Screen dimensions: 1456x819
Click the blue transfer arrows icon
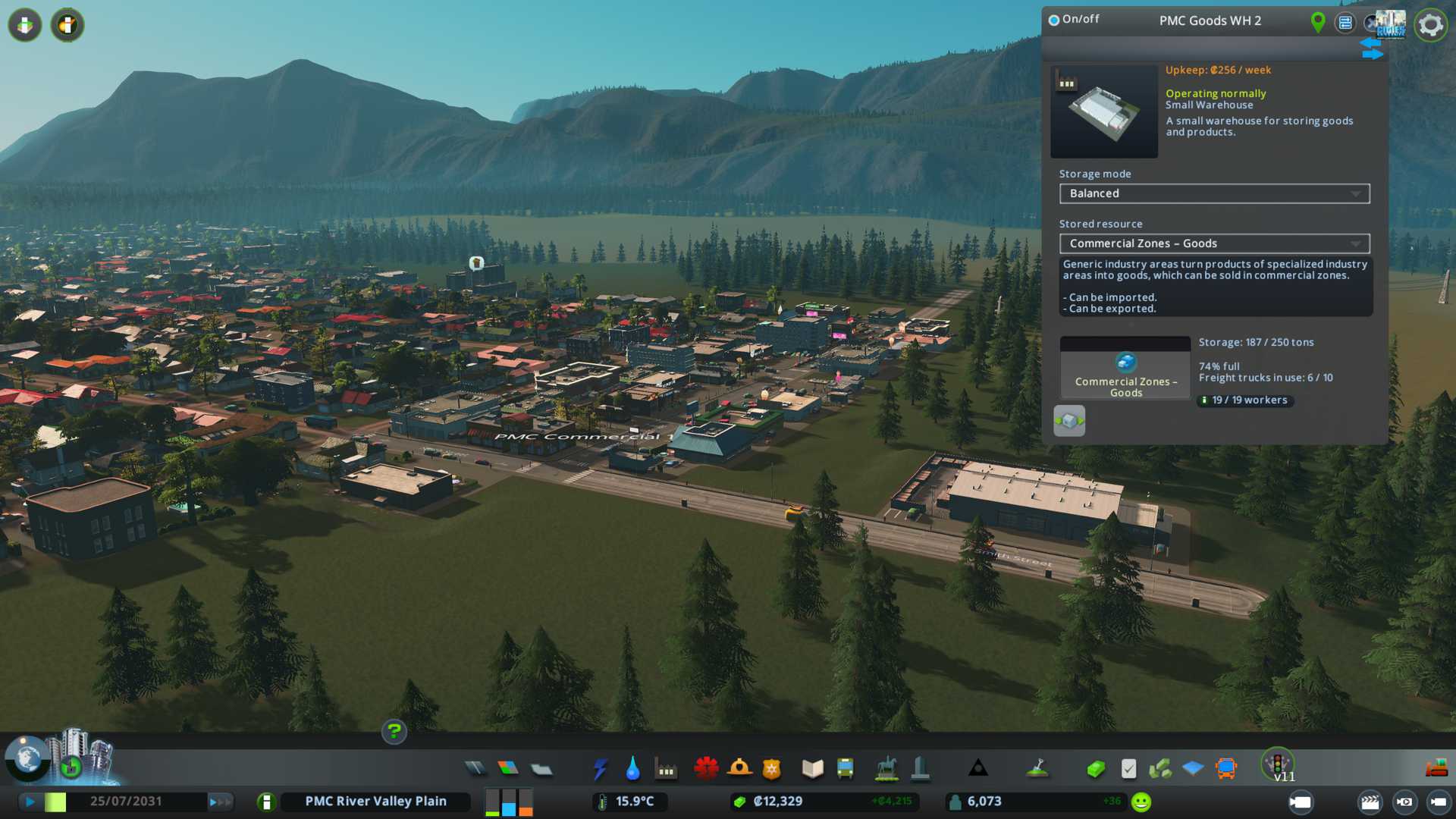tap(1371, 49)
